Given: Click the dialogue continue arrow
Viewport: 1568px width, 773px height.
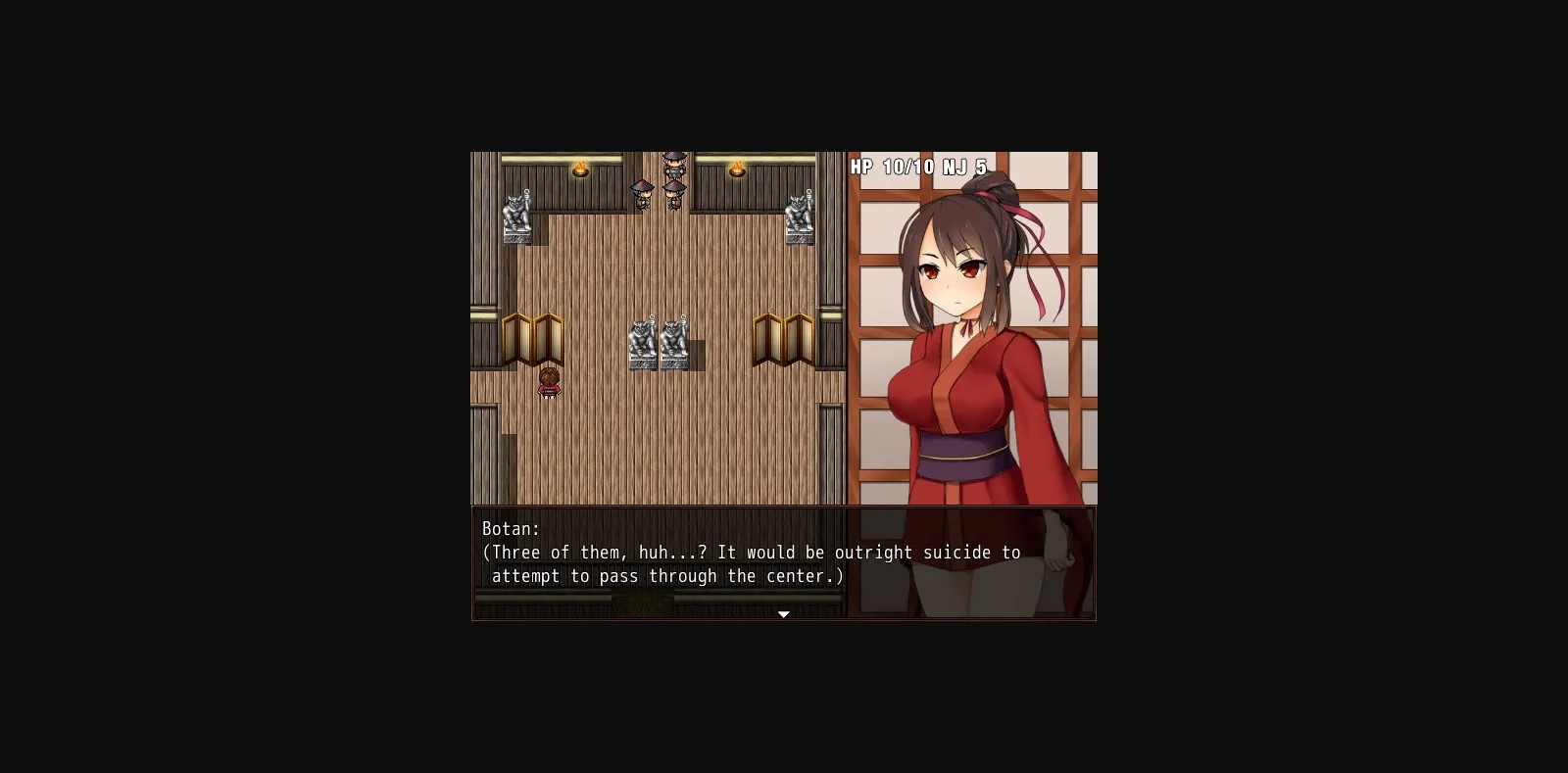Looking at the screenshot, I should point(784,614).
